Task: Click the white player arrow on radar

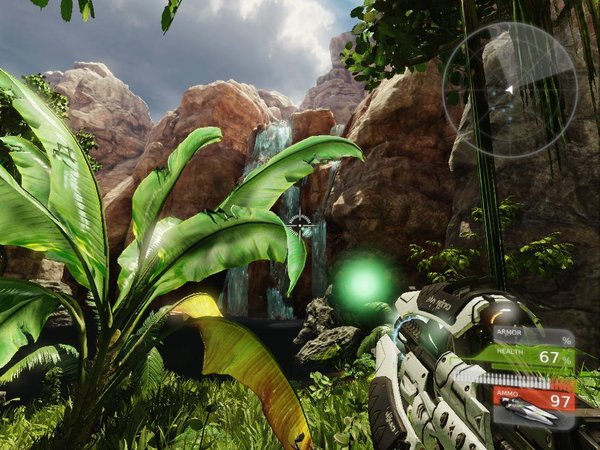Action: click(x=509, y=90)
